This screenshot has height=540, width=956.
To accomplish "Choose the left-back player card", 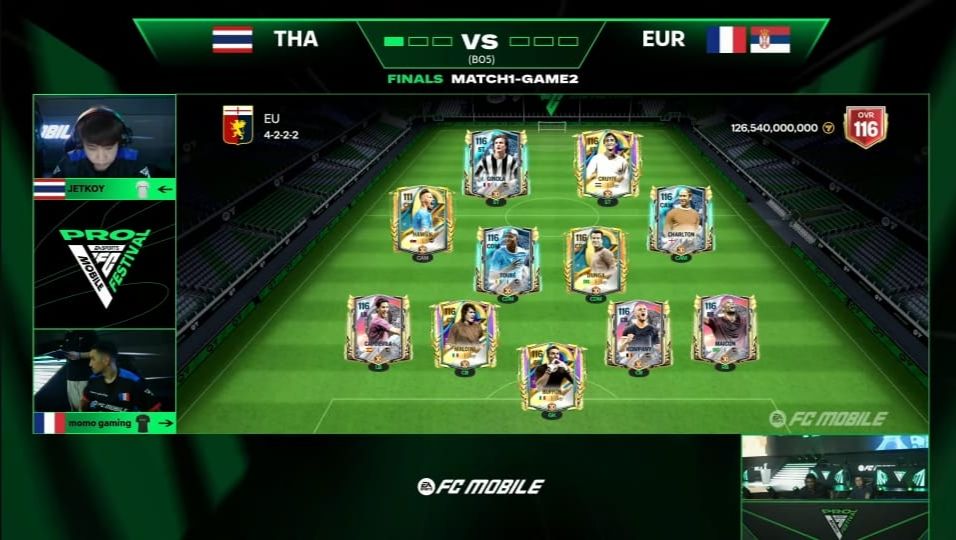I will pyautogui.click(x=378, y=329).
